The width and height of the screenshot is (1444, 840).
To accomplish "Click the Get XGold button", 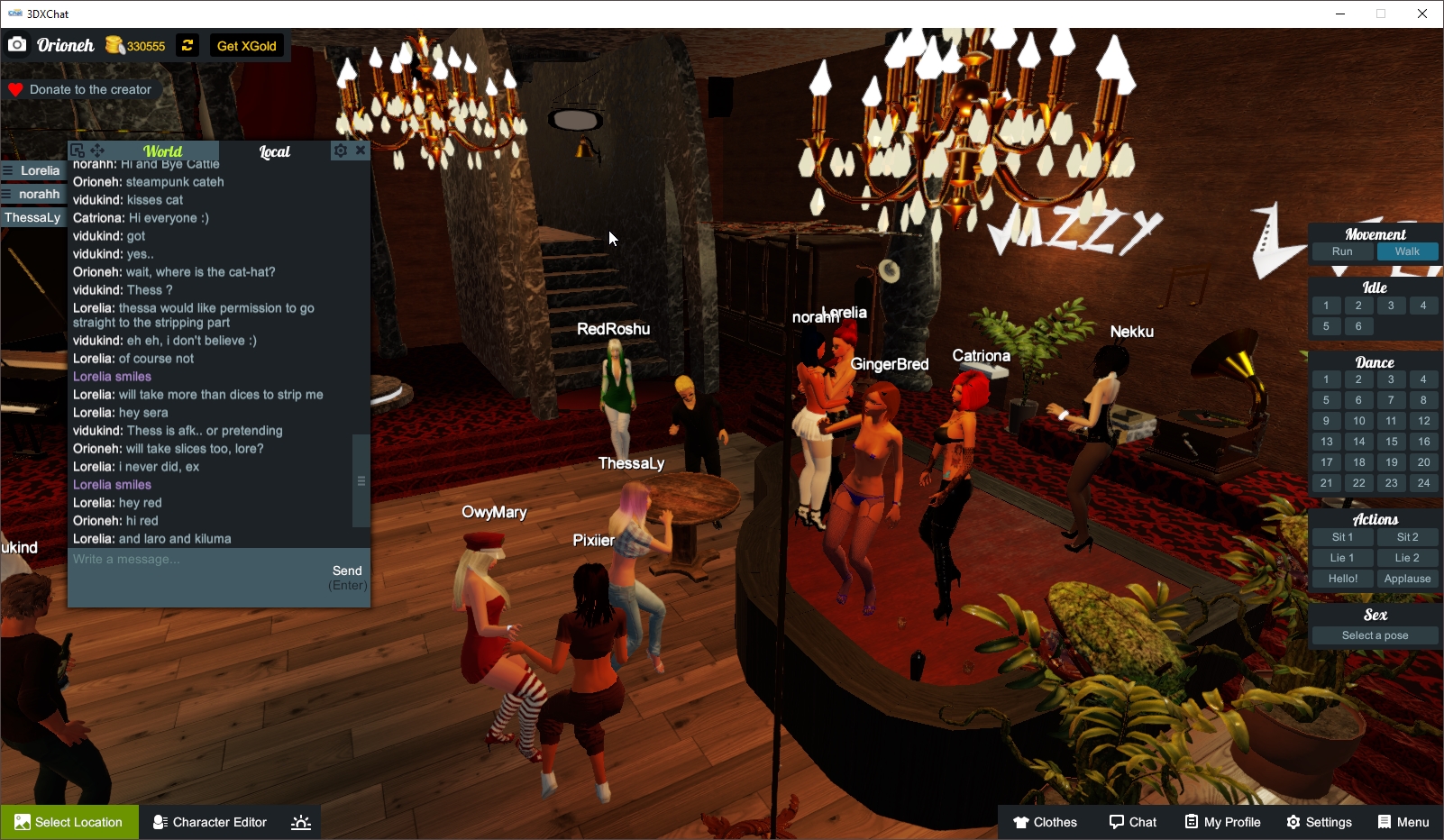I will point(247,45).
